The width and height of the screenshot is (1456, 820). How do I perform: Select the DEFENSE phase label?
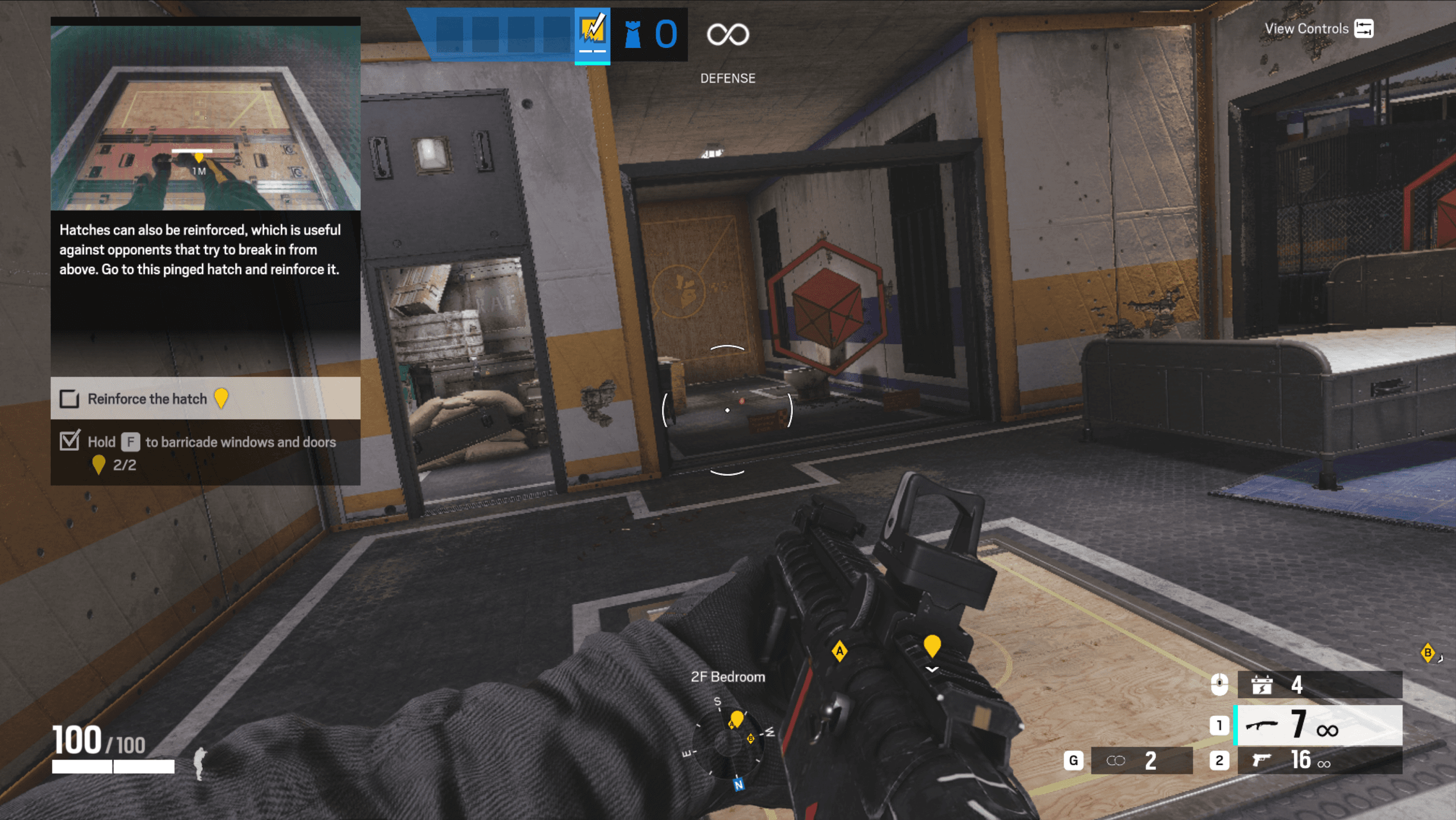tap(728, 78)
